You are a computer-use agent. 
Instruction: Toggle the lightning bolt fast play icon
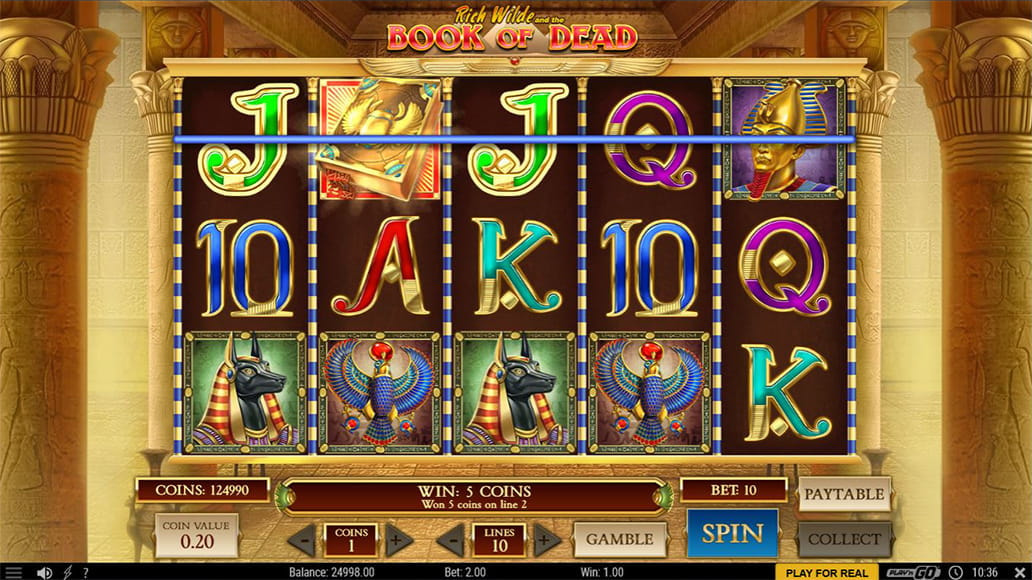(66, 573)
